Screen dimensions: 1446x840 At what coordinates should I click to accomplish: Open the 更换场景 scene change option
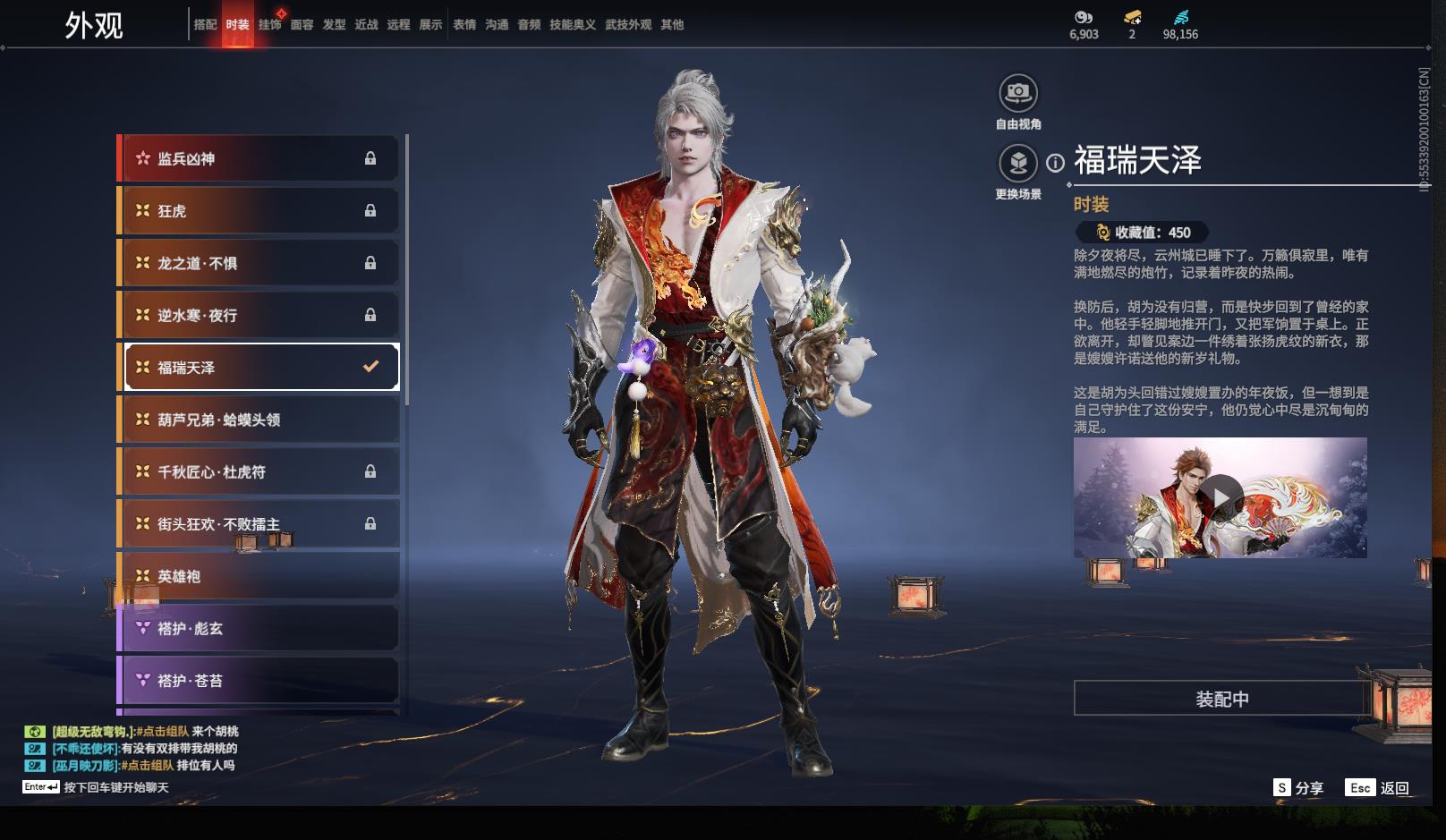1018,164
